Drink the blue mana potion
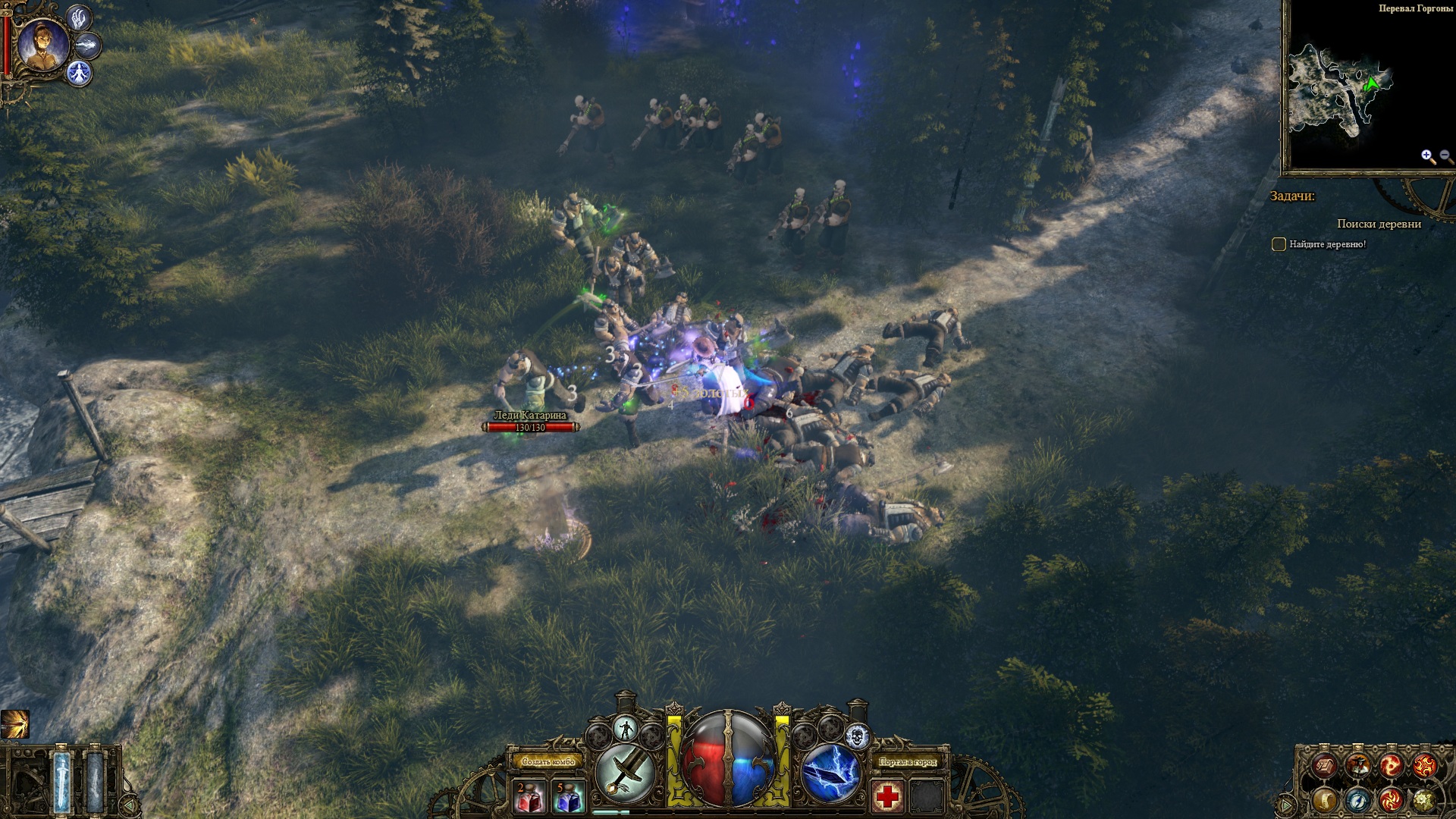1456x819 pixels. coord(568,797)
